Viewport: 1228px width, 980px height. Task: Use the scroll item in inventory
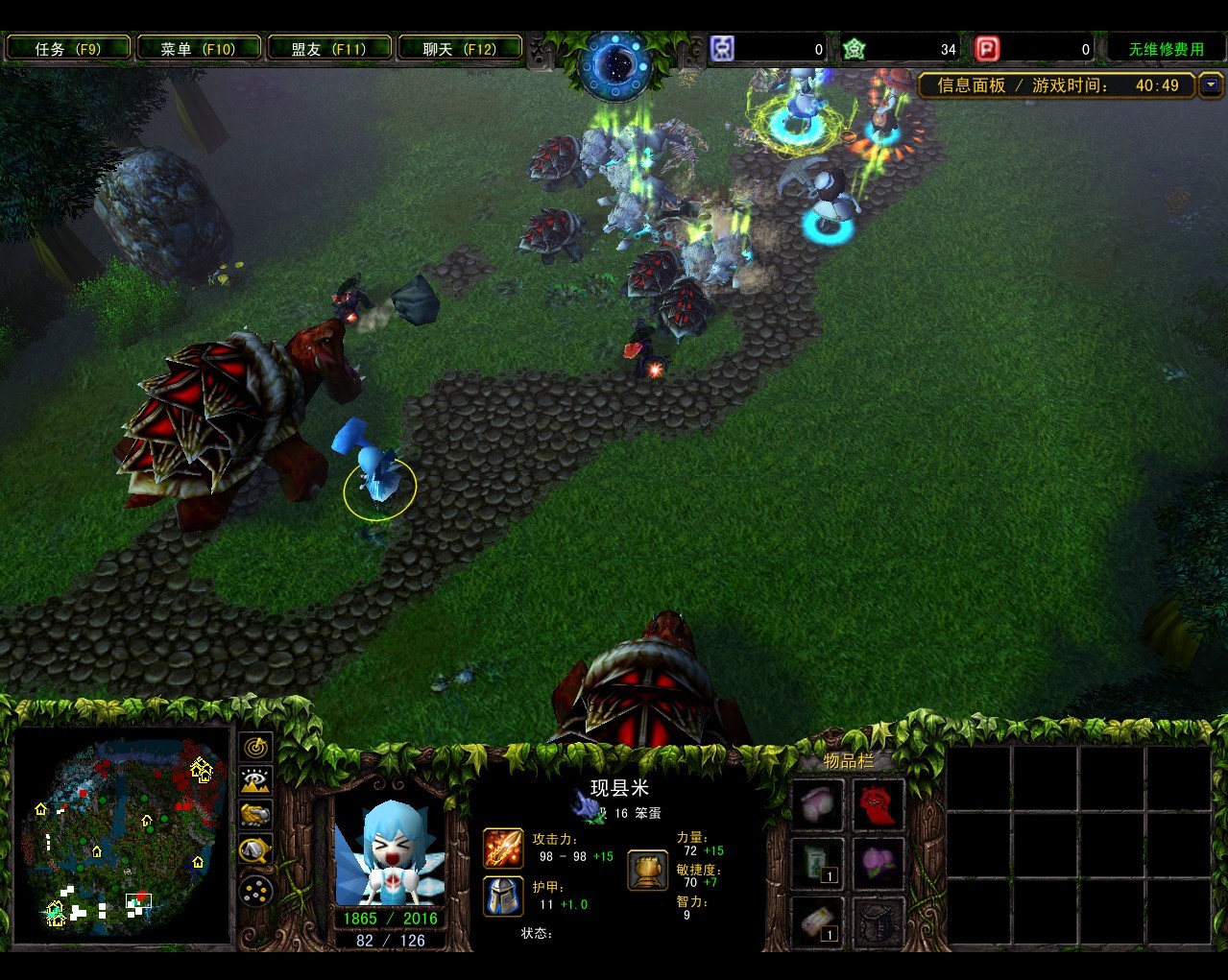tap(817, 920)
